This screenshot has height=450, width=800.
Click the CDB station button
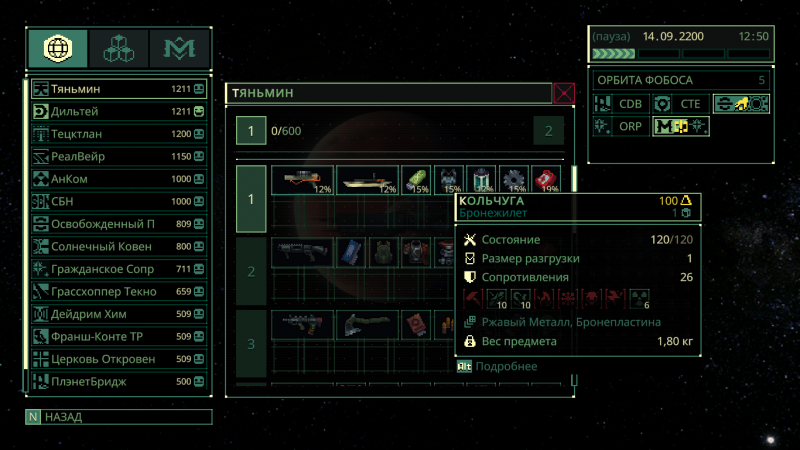(x=620, y=103)
